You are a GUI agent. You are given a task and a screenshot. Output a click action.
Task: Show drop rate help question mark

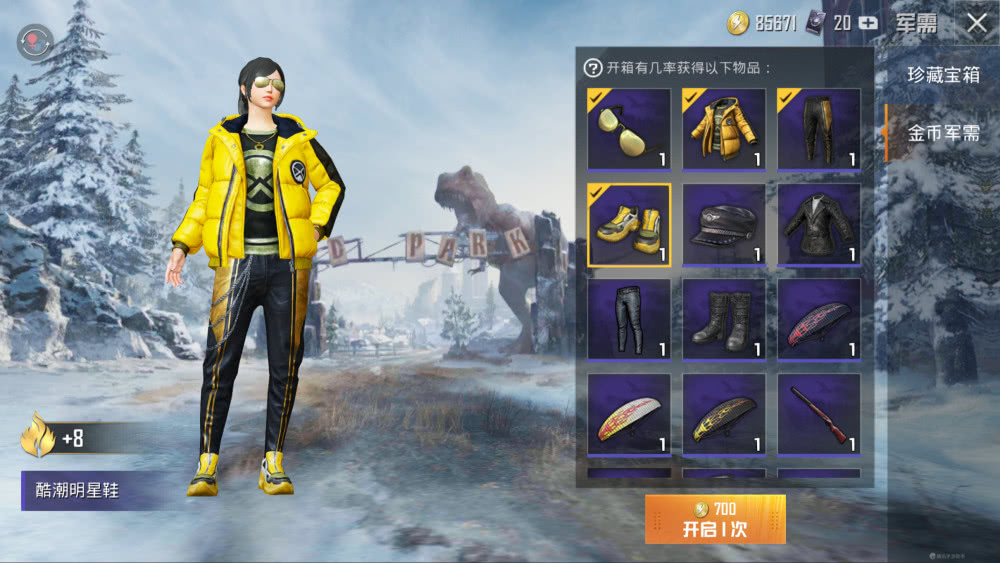coord(593,68)
